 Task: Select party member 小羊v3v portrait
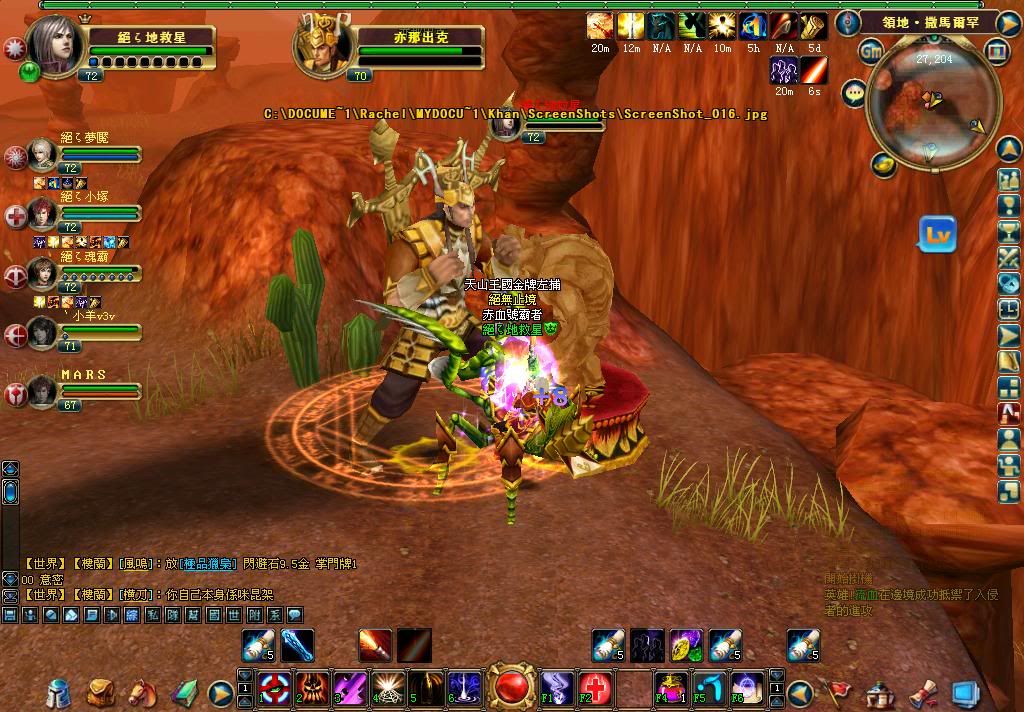click(42, 332)
